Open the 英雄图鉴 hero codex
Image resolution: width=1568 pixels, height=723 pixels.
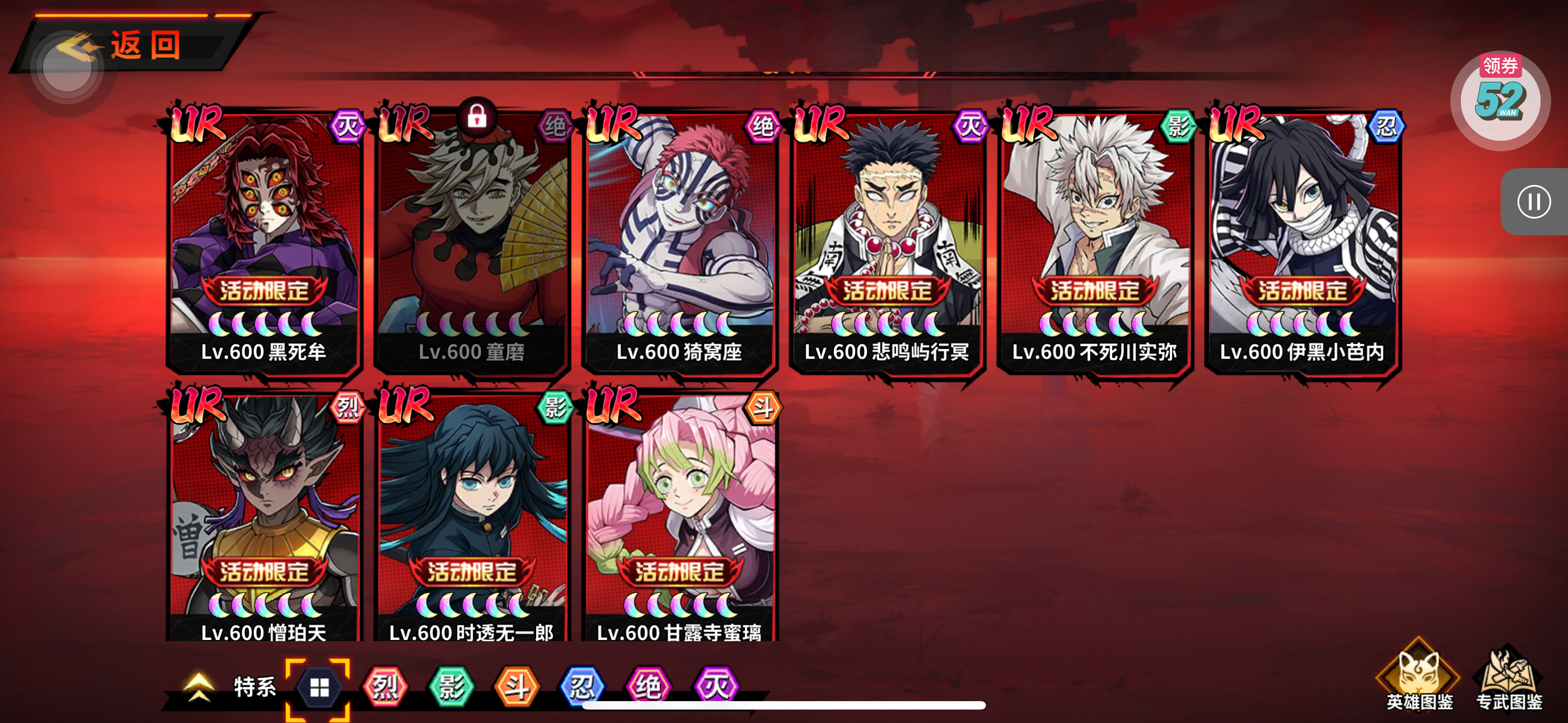(x=1419, y=676)
